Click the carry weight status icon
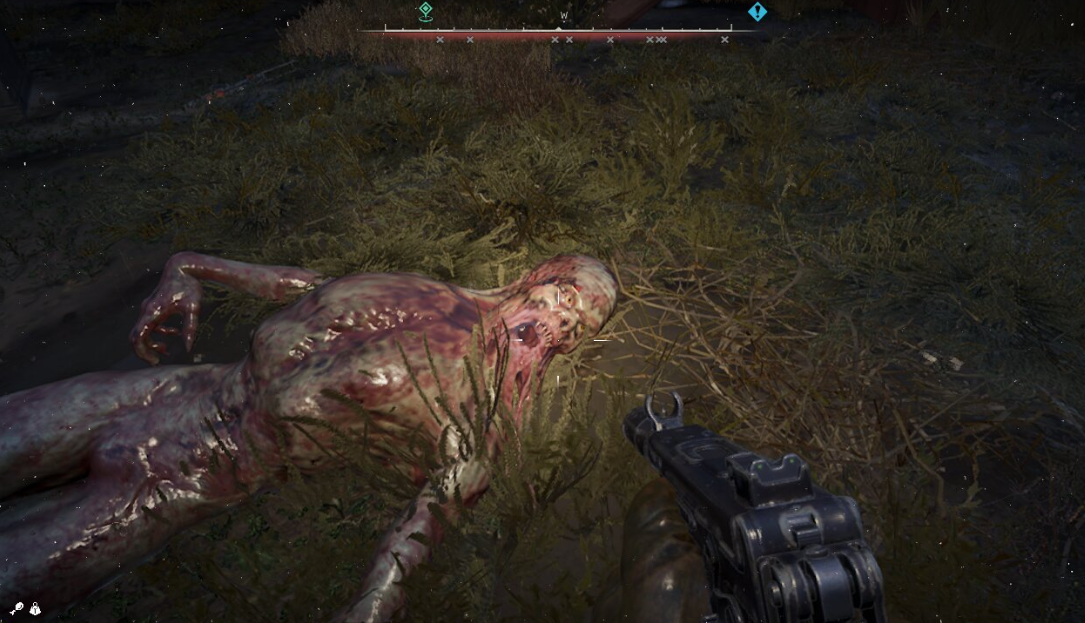The width and height of the screenshot is (1085, 623). click(x=35, y=608)
